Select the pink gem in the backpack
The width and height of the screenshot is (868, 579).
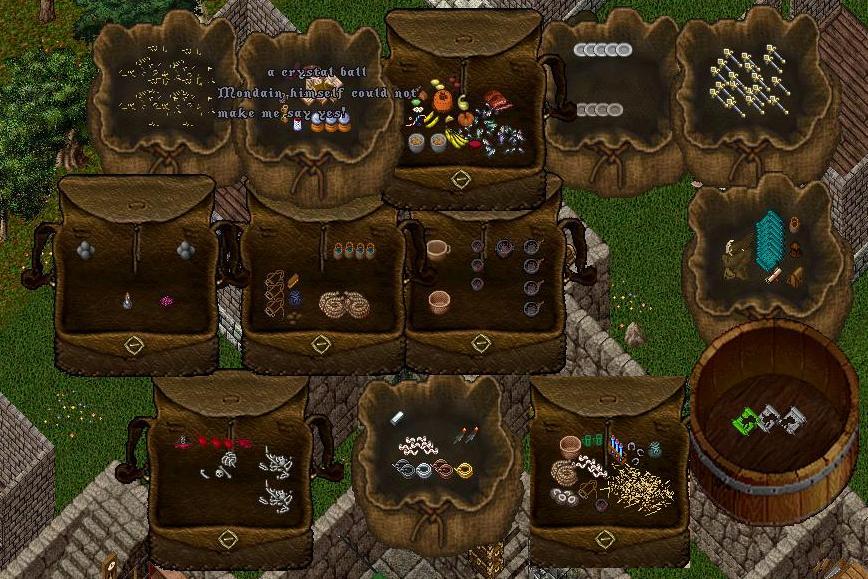point(166,300)
